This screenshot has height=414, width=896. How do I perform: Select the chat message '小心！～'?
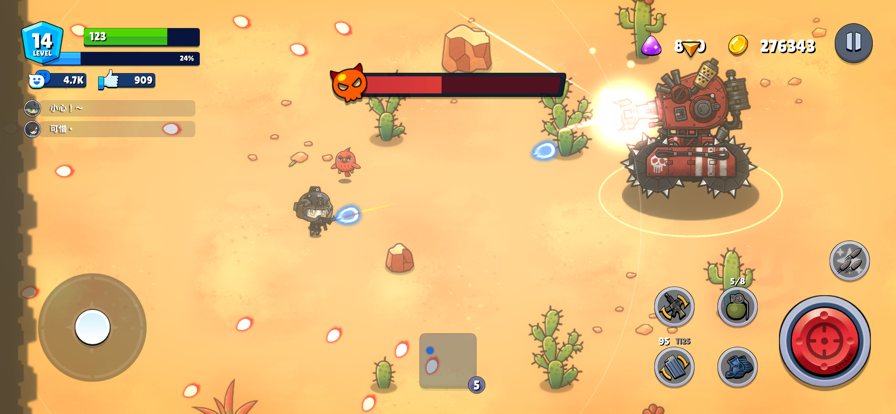click(110, 108)
